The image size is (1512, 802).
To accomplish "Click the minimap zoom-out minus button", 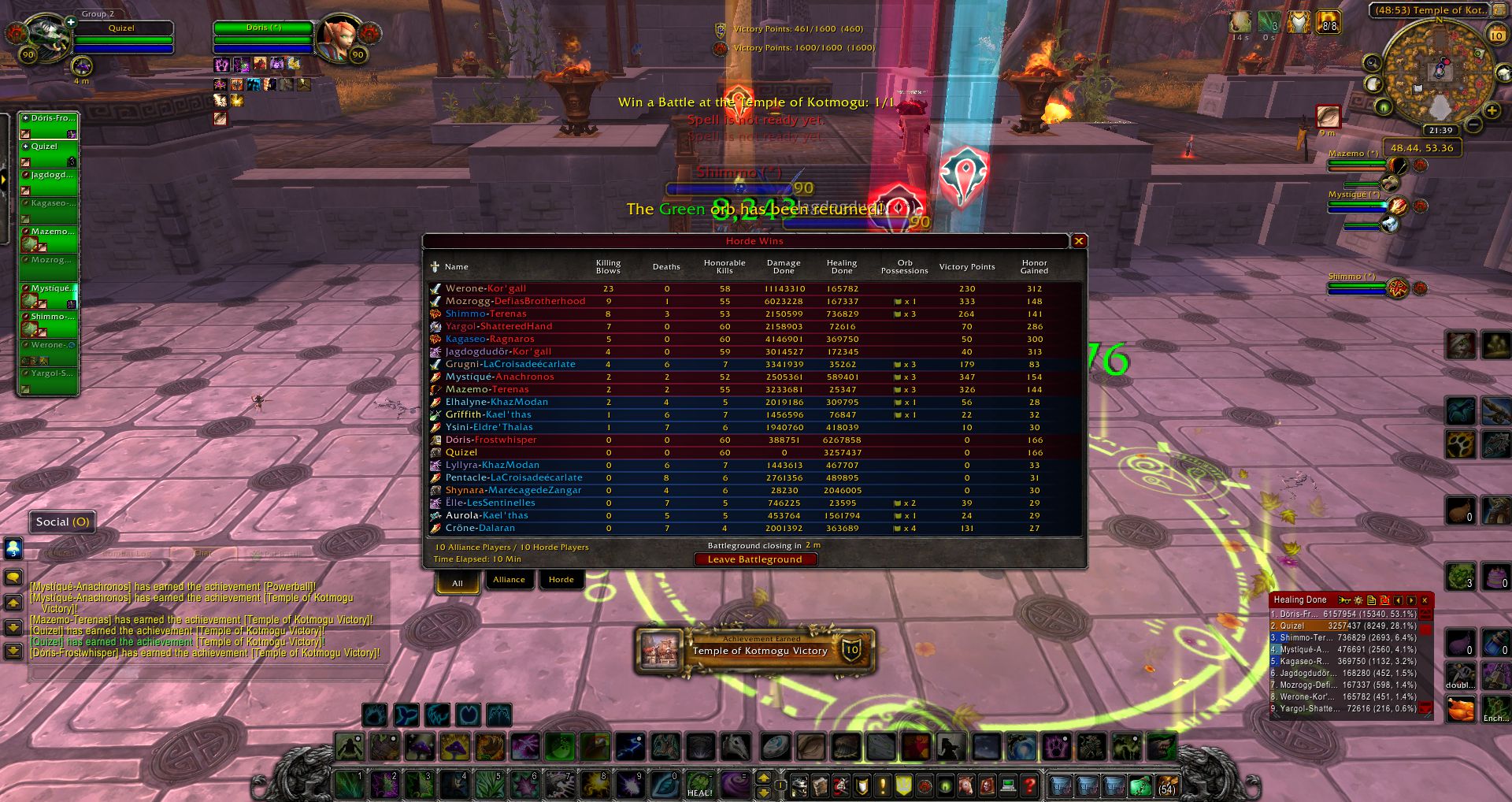I will point(1473,124).
